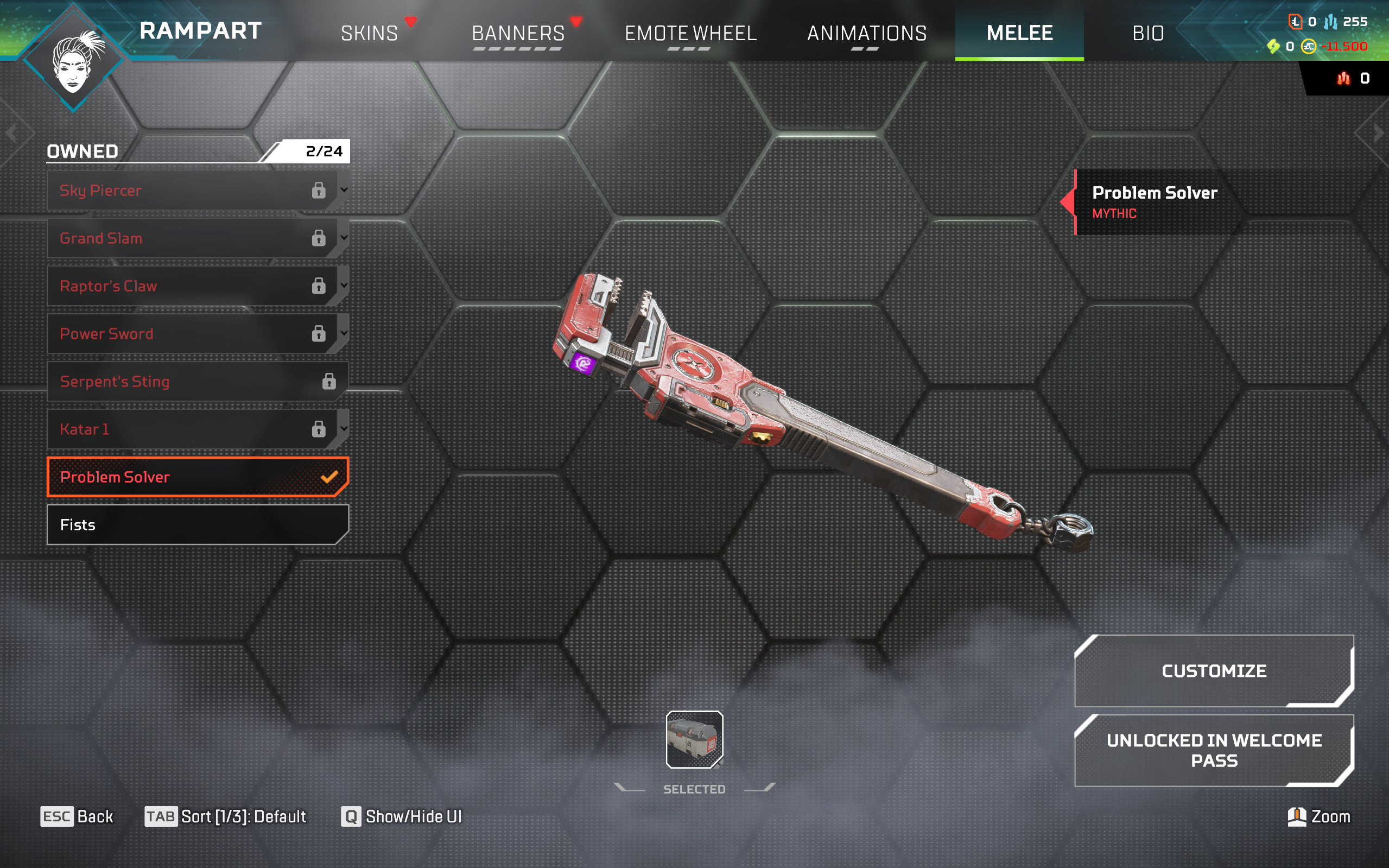Switch to the Skins tab

[x=369, y=33]
